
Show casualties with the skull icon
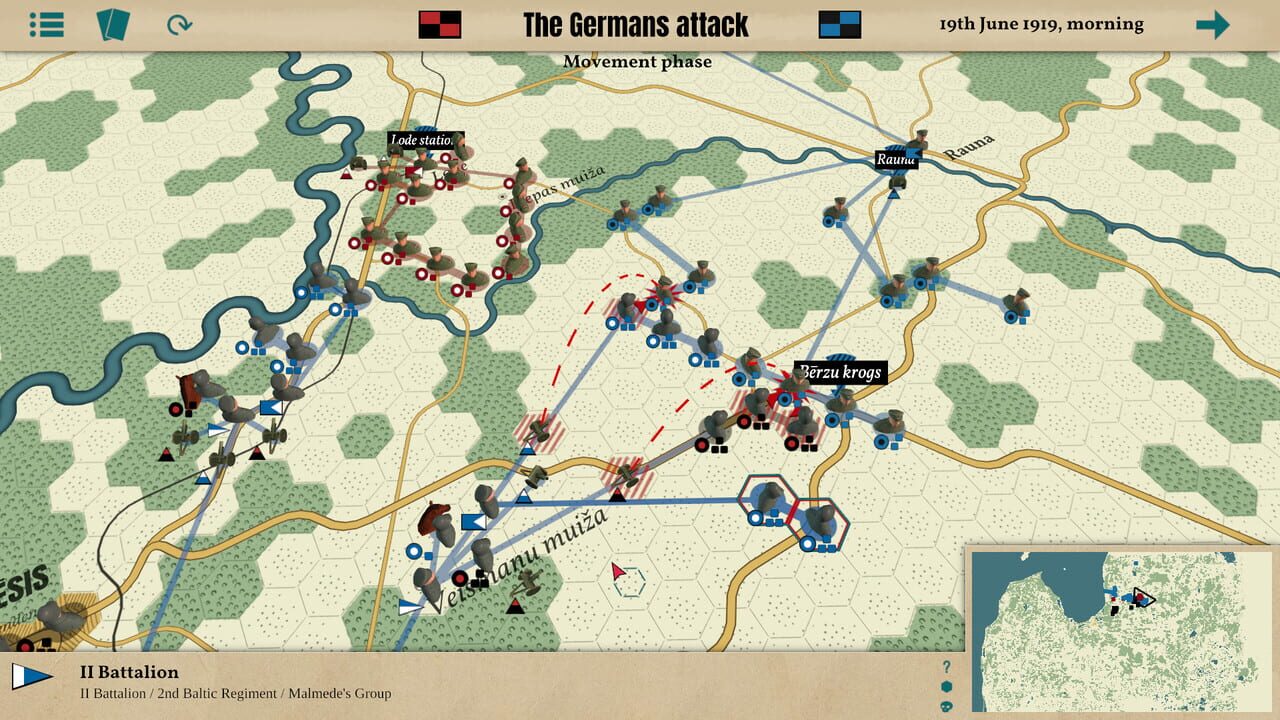tap(946, 706)
